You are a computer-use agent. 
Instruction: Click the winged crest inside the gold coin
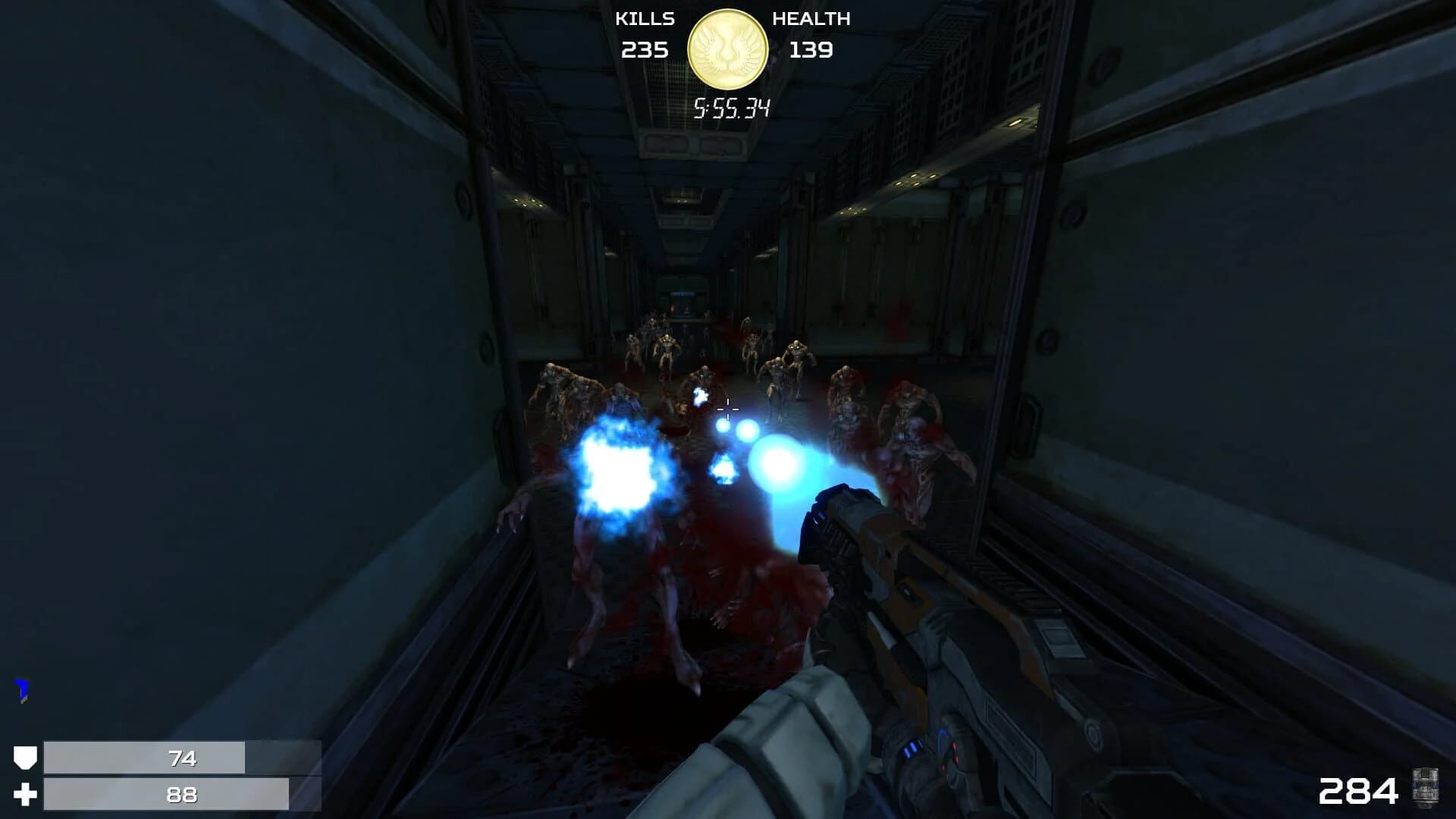pos(728,48)
